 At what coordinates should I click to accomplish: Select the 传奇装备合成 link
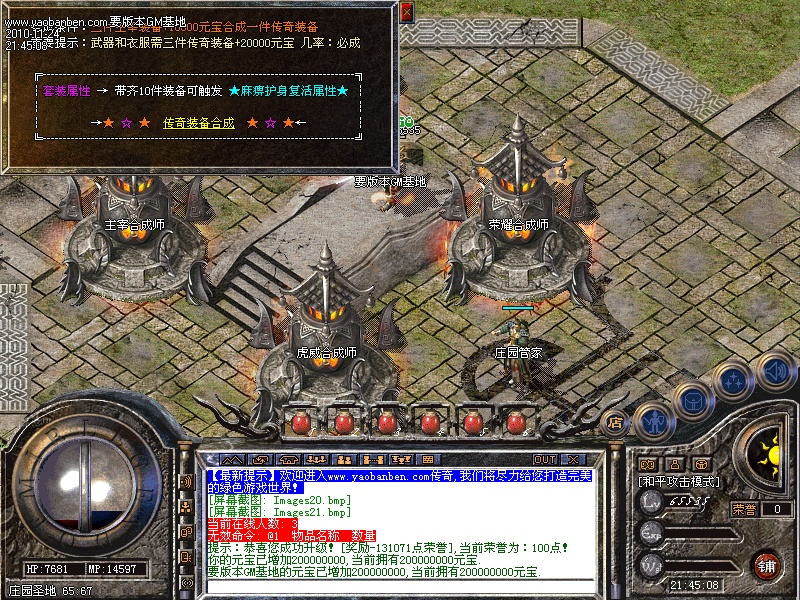pos(198,123)
